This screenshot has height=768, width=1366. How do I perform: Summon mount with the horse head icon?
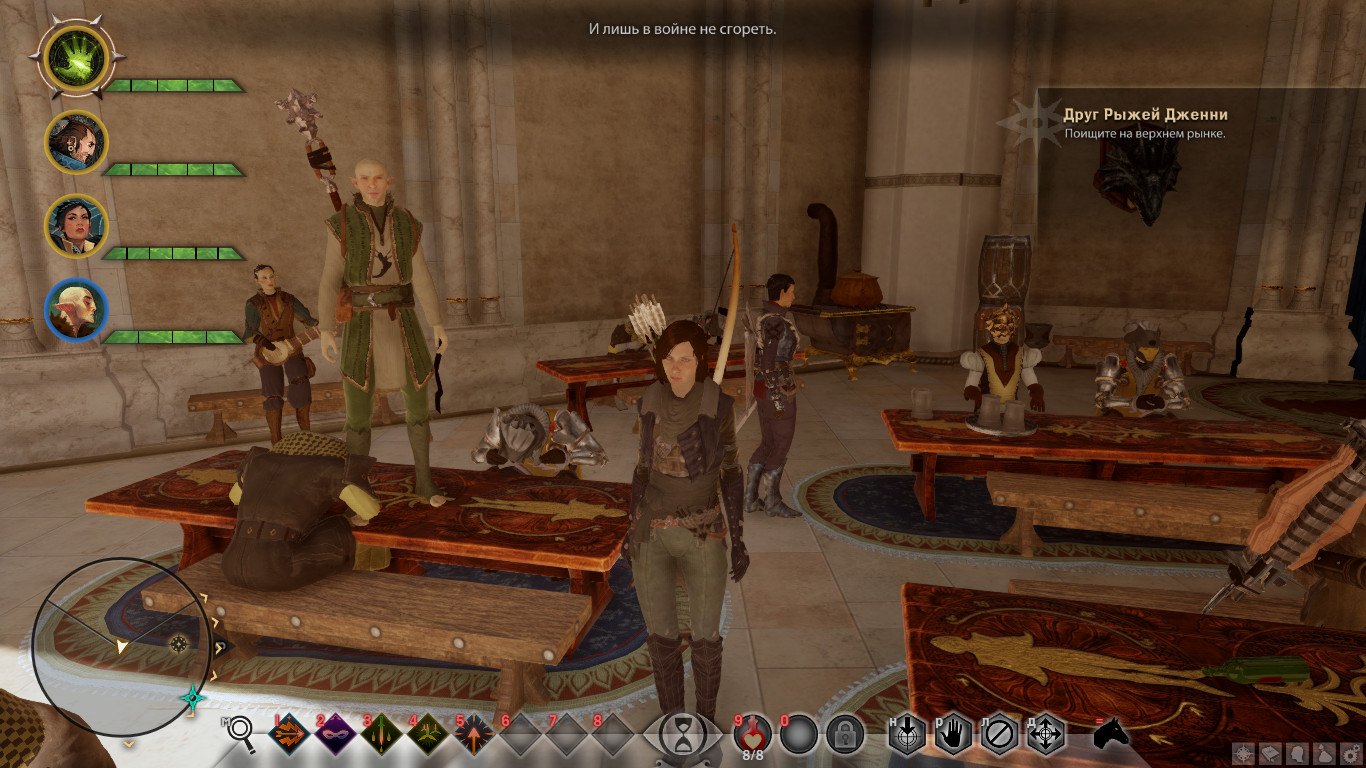[x=1110, y=735]
